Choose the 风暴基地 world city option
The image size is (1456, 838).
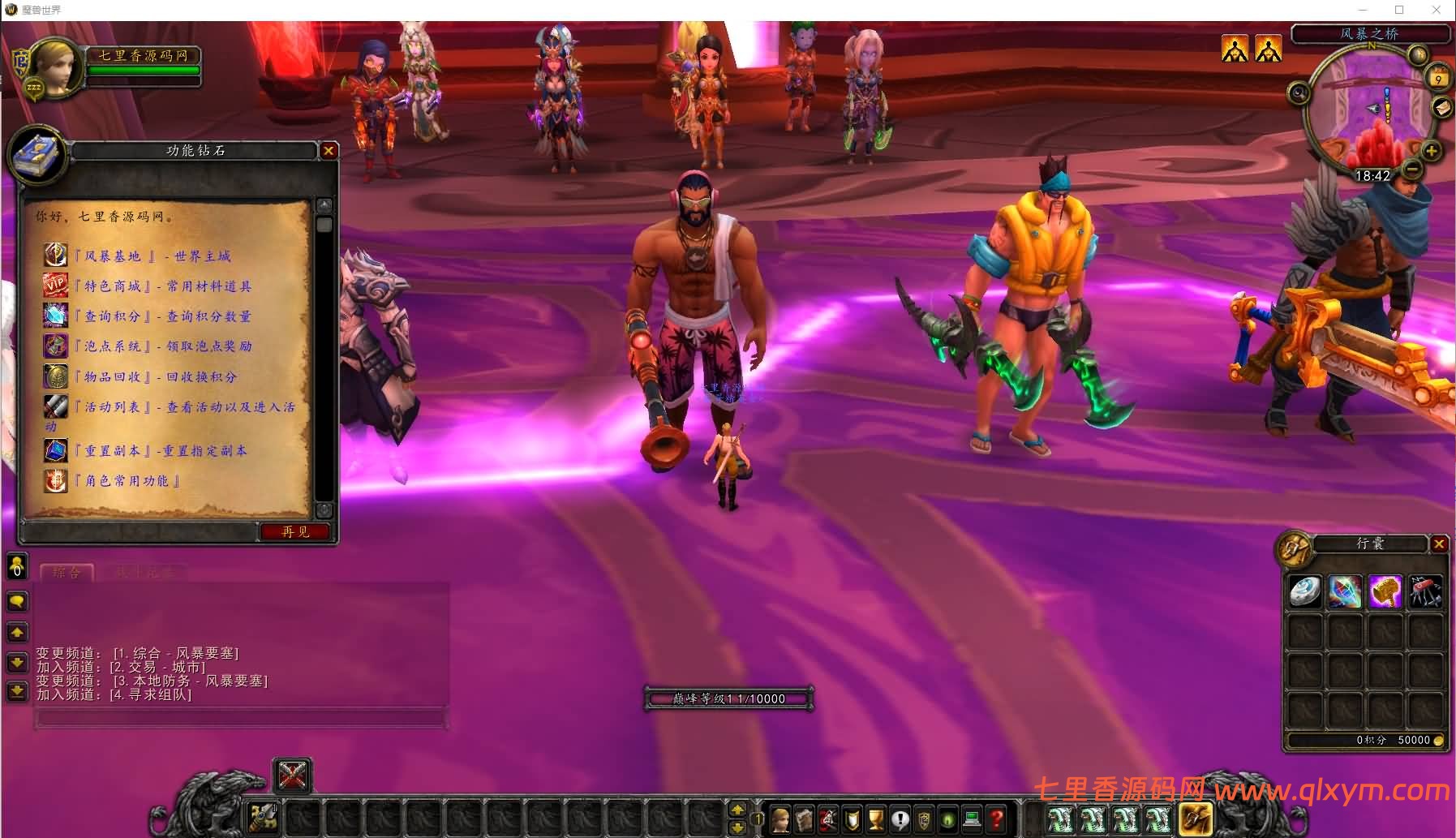point(152,256)
